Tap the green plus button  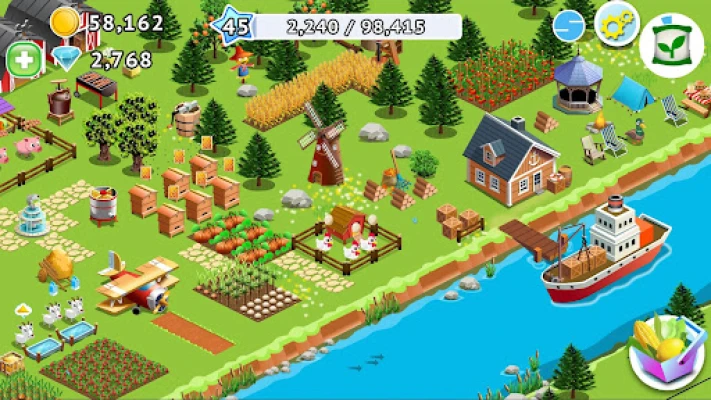point(23,59)
